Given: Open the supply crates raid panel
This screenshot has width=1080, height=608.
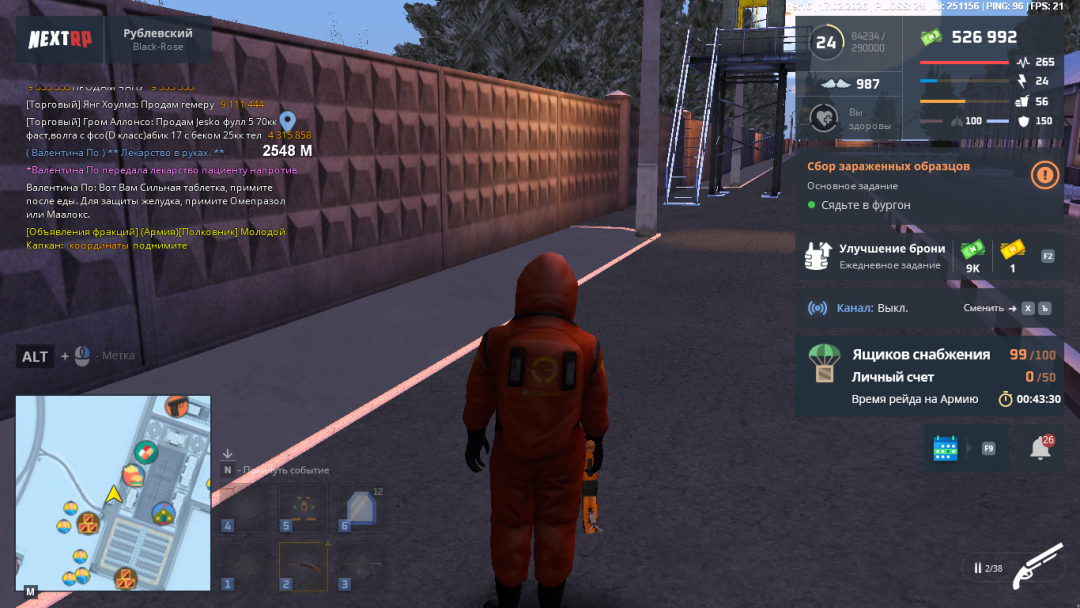Looking at the screenshot, I should [x=928, y=375].
